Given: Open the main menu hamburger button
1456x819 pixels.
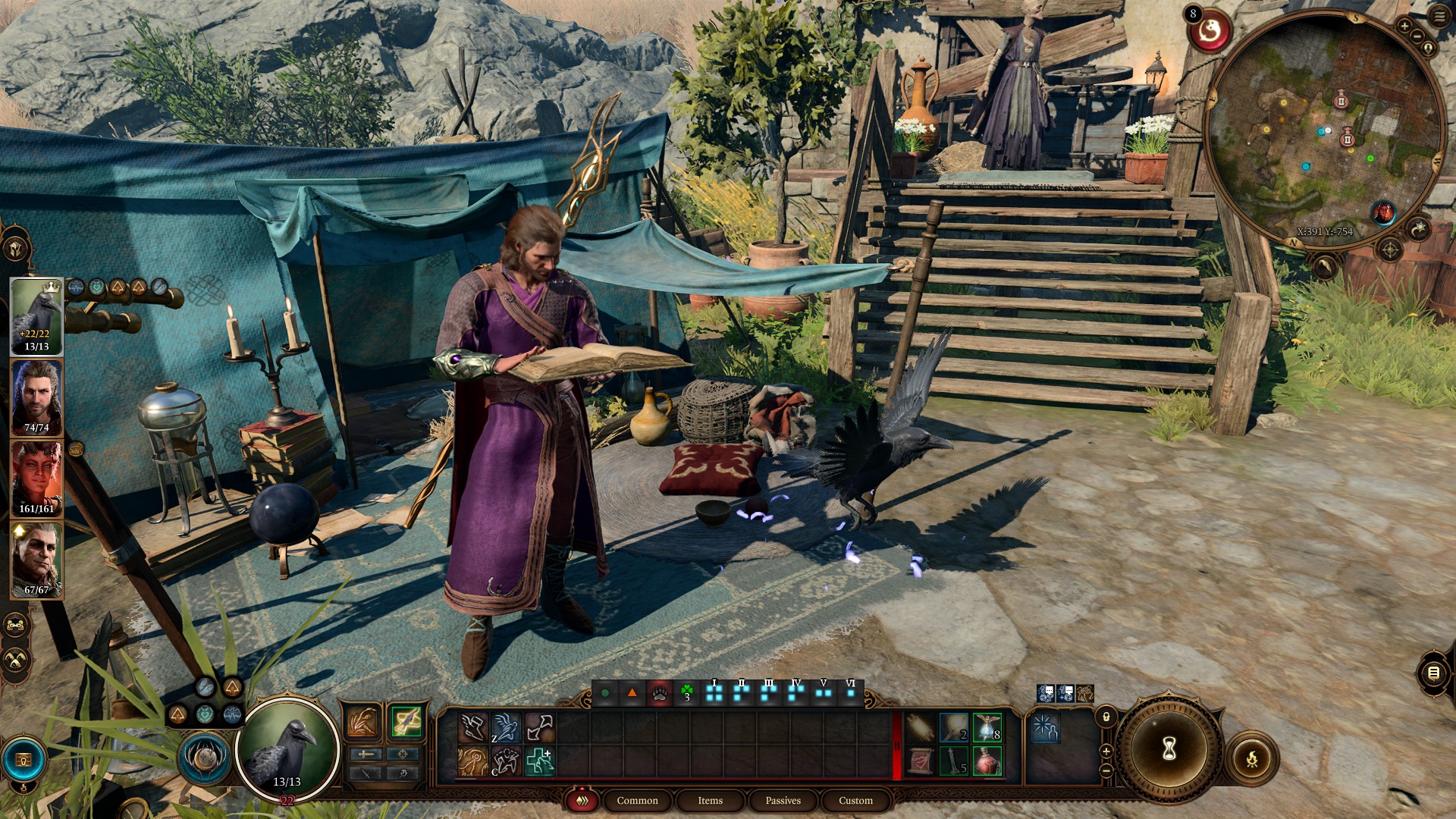Looking at the screenshot, I should tap(1439, 17).
